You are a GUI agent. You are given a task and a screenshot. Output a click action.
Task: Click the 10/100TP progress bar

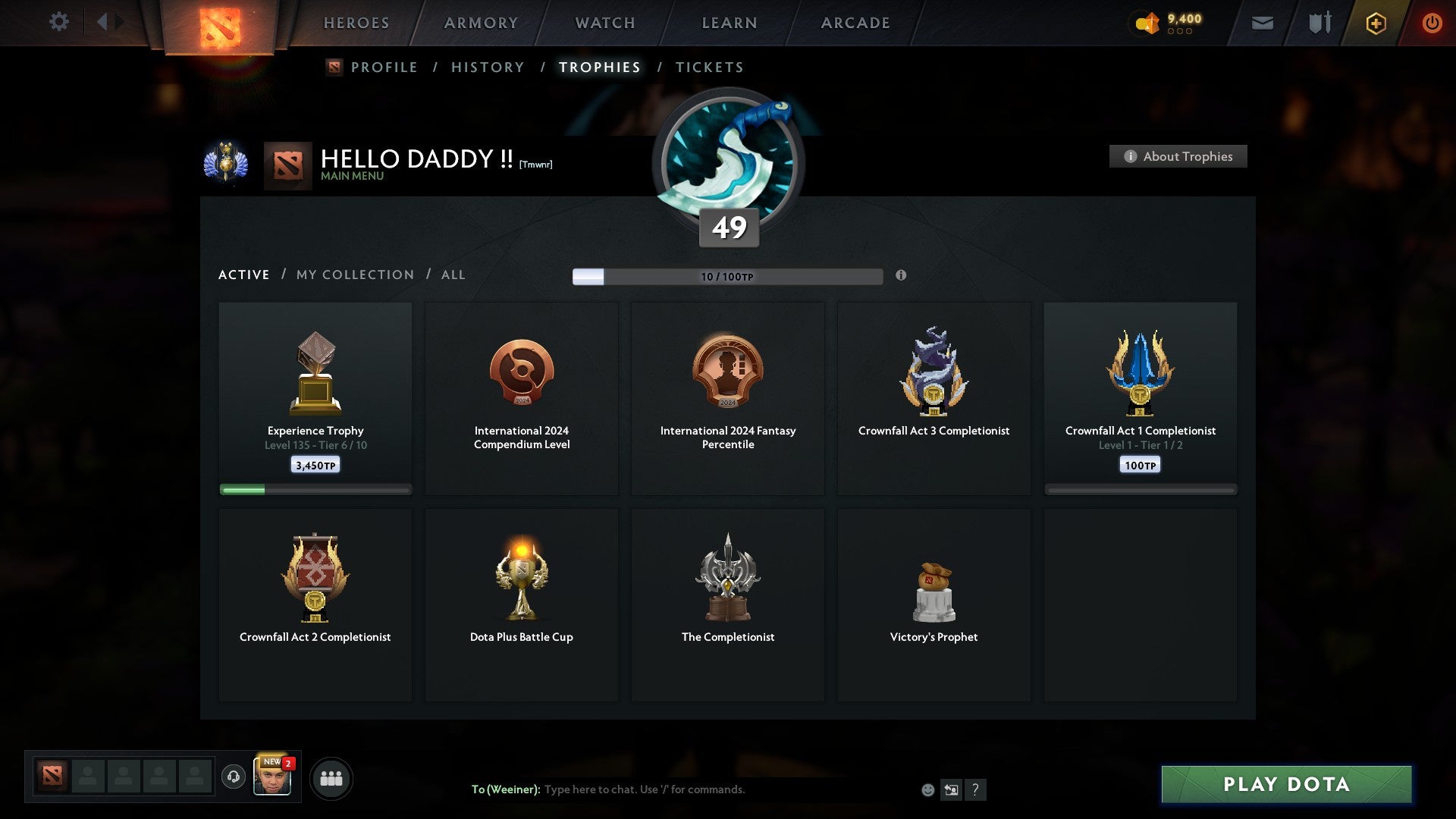[728, 277]
